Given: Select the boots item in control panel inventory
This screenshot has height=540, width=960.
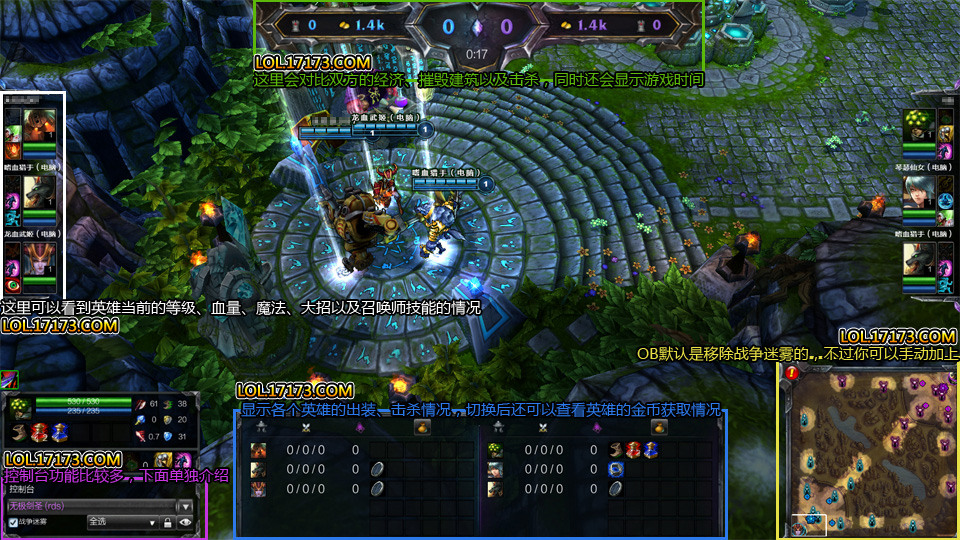Looking at the screenshot, I should (x=18, y=432).
